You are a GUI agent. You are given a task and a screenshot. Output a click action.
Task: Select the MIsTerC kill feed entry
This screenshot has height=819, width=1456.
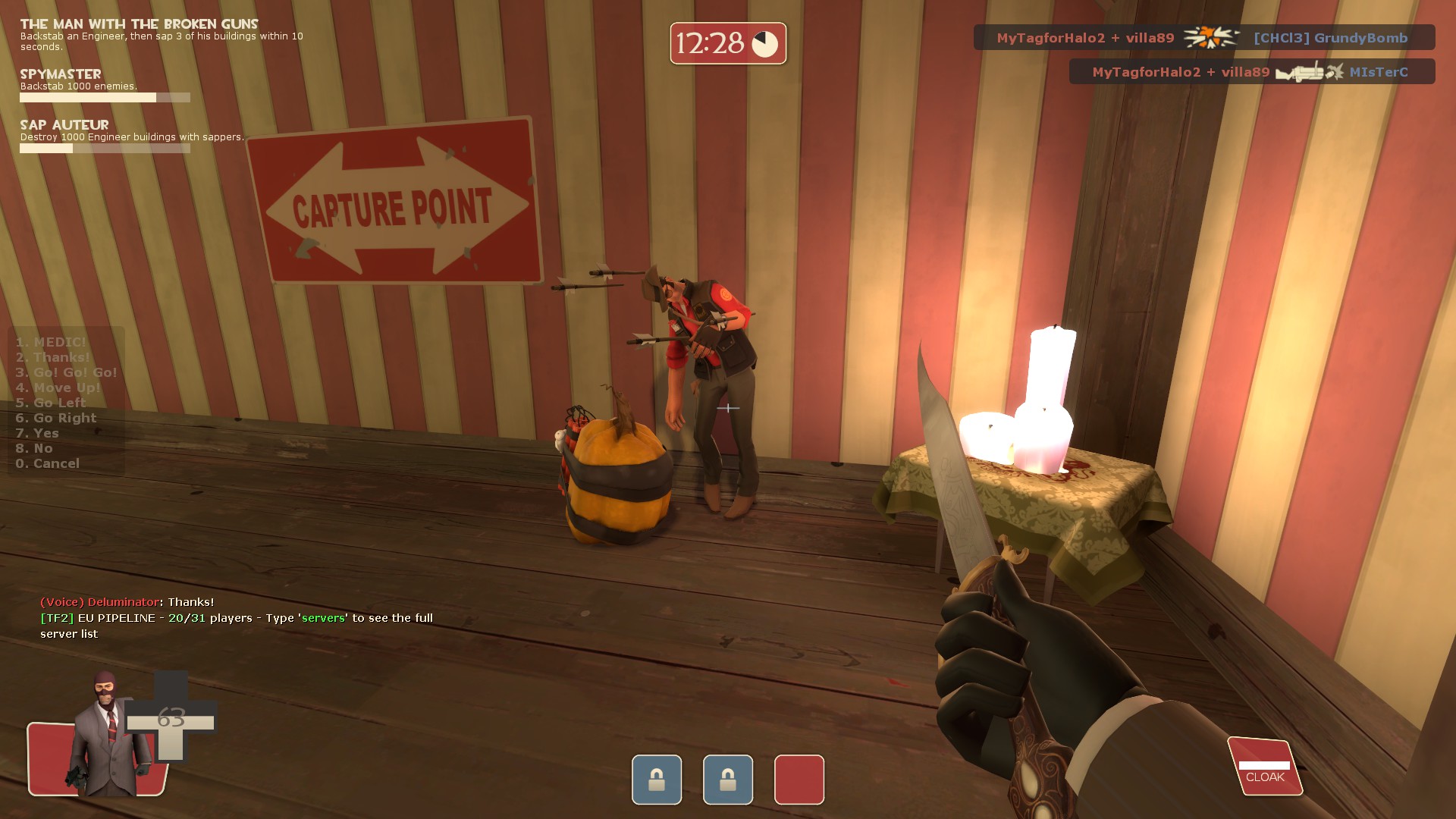pos(1251,72)
